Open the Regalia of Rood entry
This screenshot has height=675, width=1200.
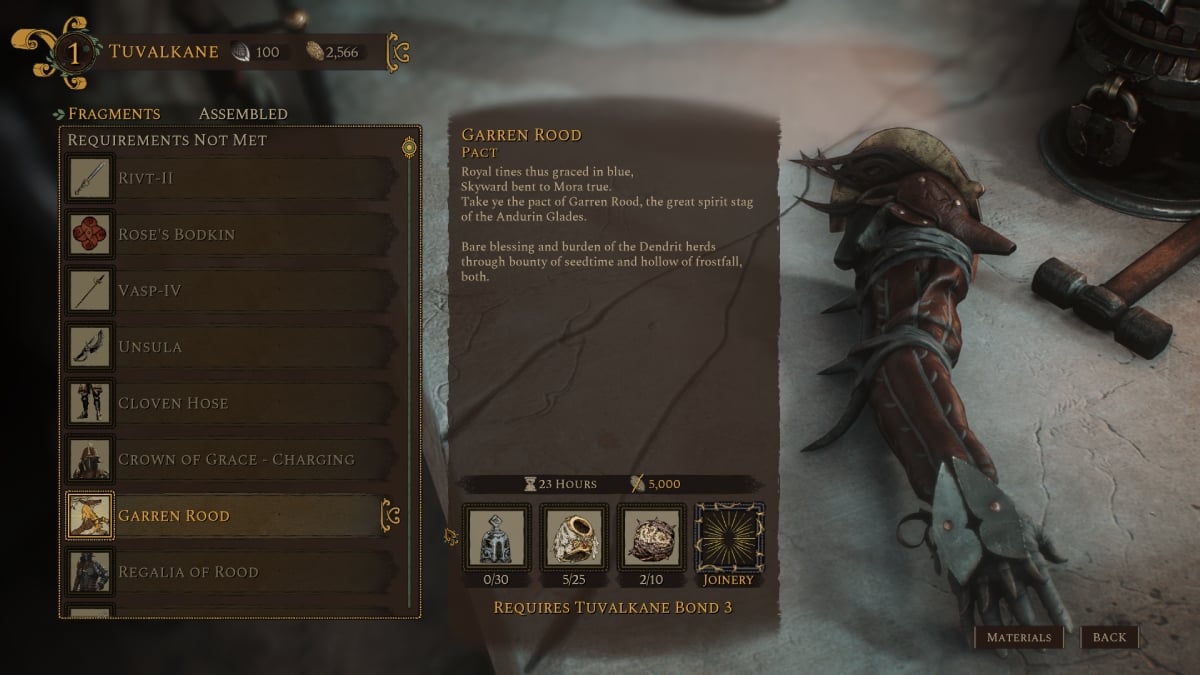click(x=232, y=572)
